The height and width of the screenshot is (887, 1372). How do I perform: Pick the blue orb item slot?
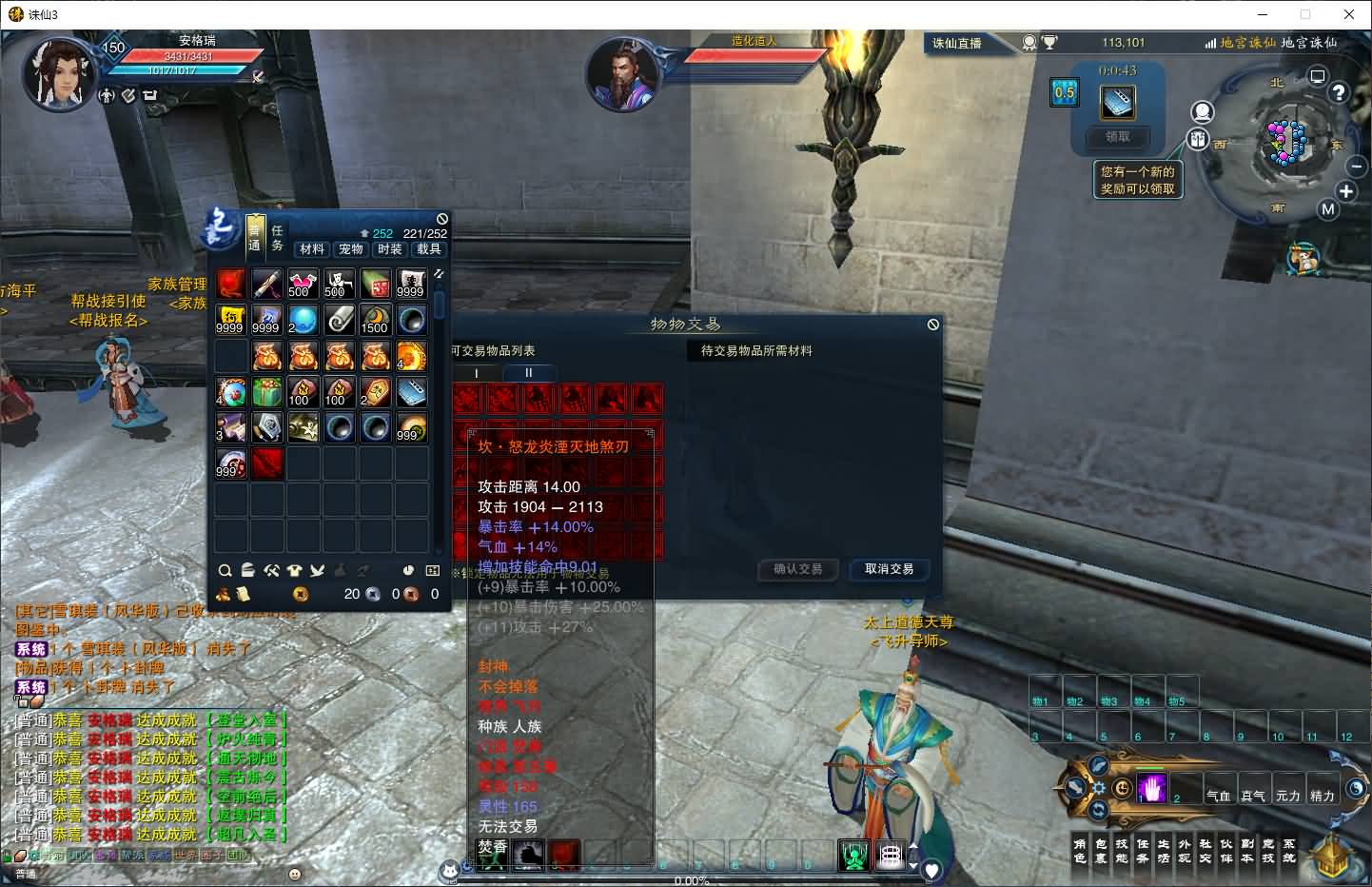(x=303, y=320)
